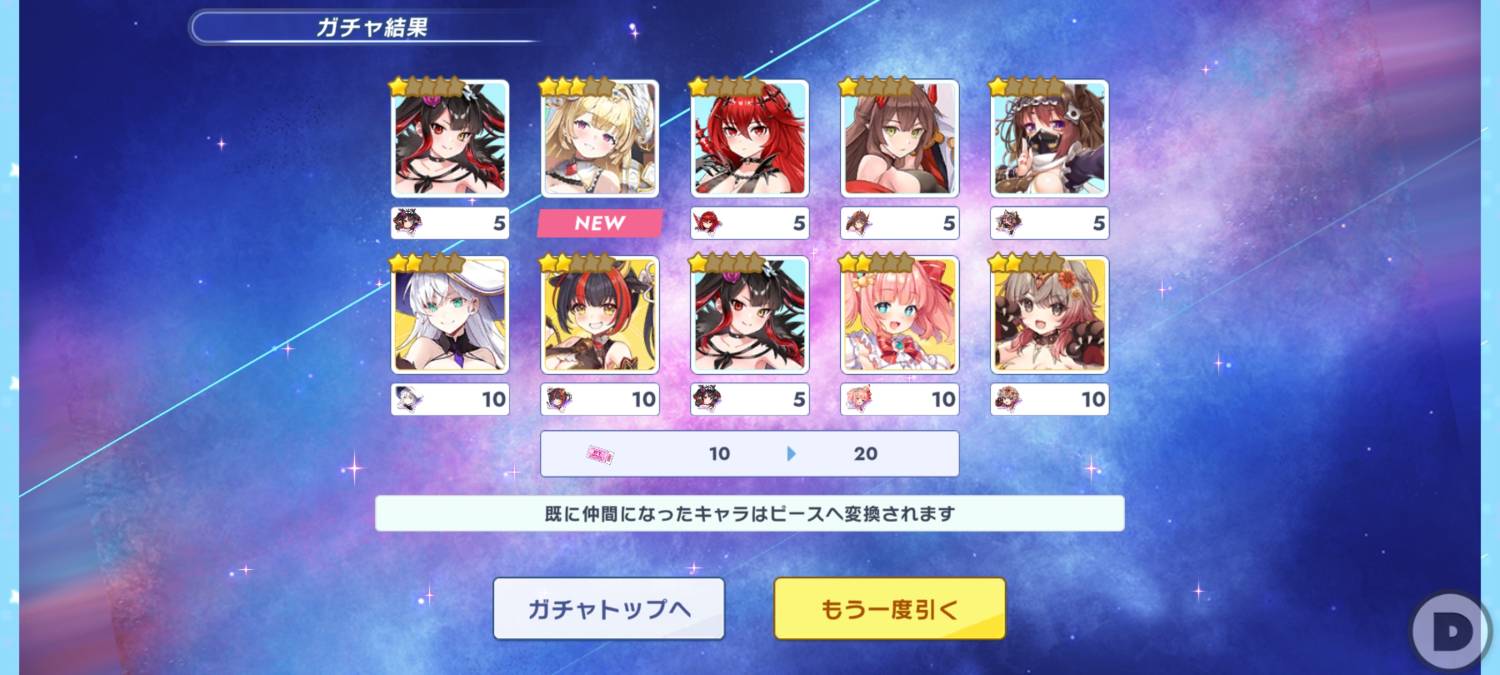Choose the gray-haired character with paw gloves

(x=1049, y=315)
